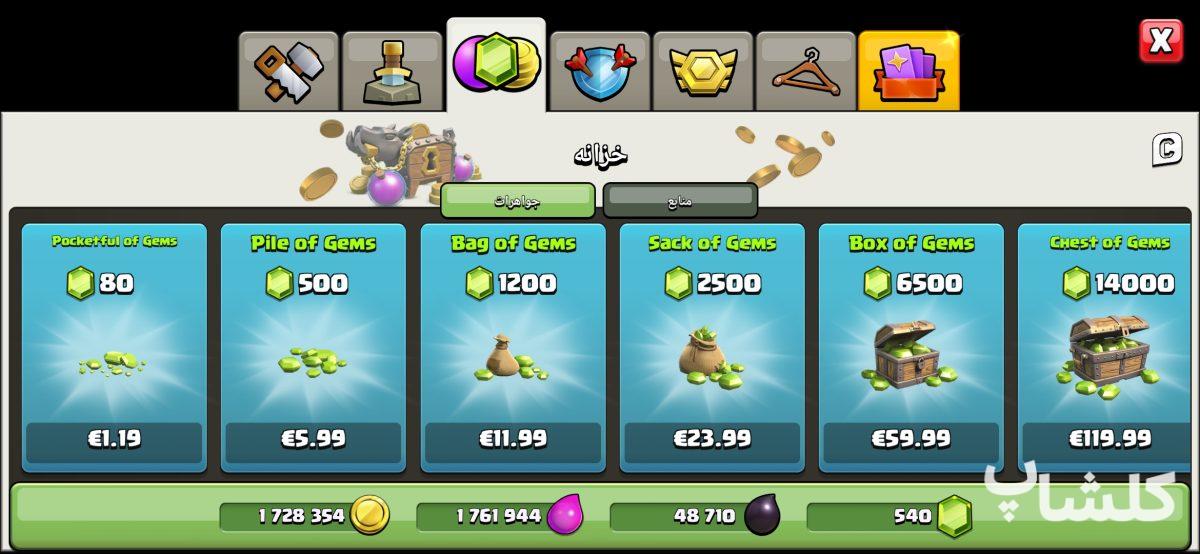This screenshot has height=554, width=1200.
Task: Open the shield with arrows tab
Action: 599,70
